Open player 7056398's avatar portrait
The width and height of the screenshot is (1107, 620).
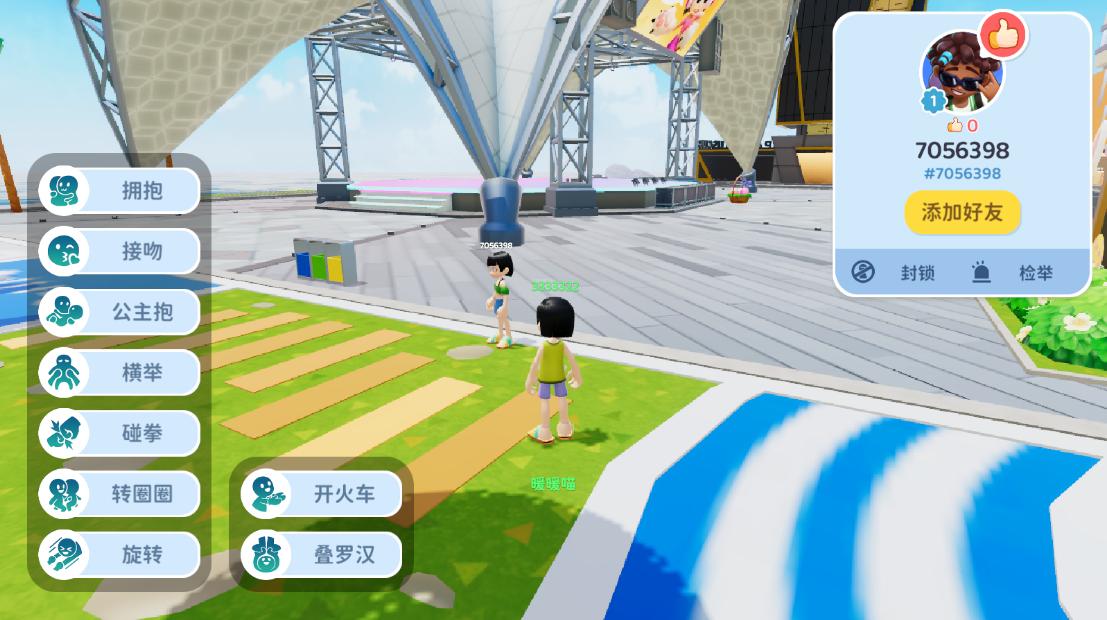click(960, 72)
